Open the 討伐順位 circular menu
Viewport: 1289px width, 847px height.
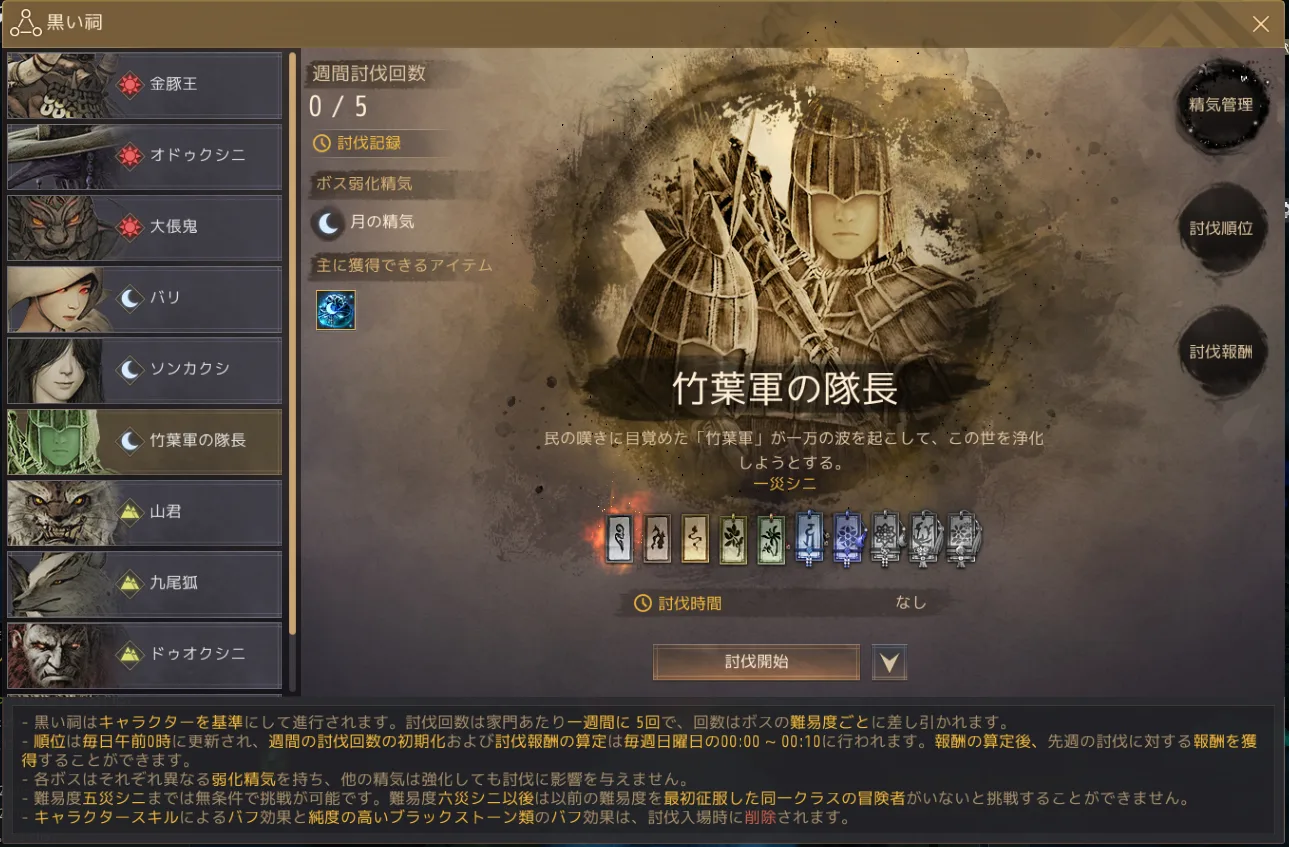[x=1221, y=227]
